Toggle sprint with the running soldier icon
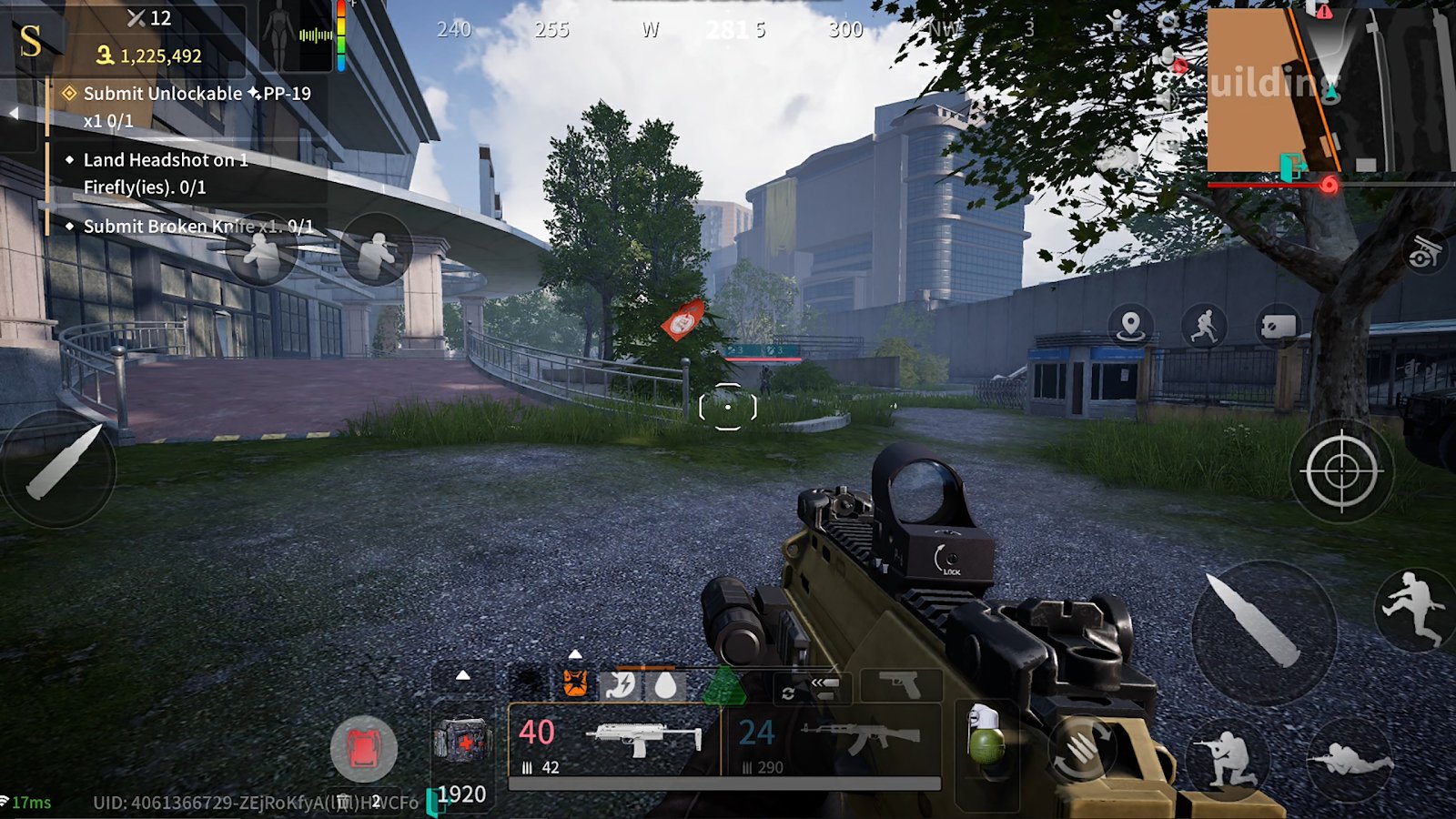Viewport: 1456px width, 819px height. 1204,326
